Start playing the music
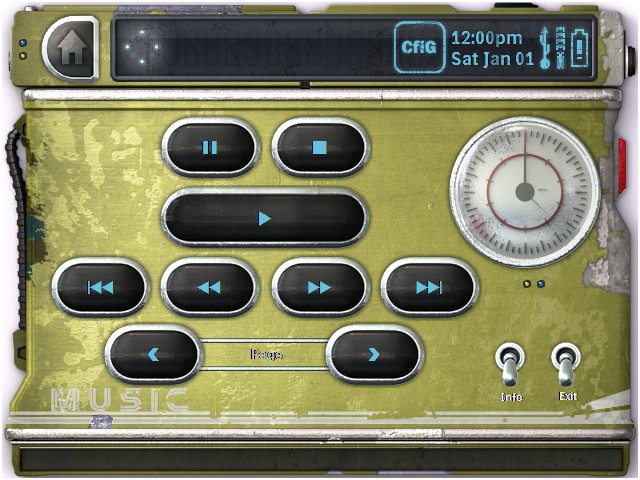Viewport: 640px width, 480px height. [x=264, y=218]
